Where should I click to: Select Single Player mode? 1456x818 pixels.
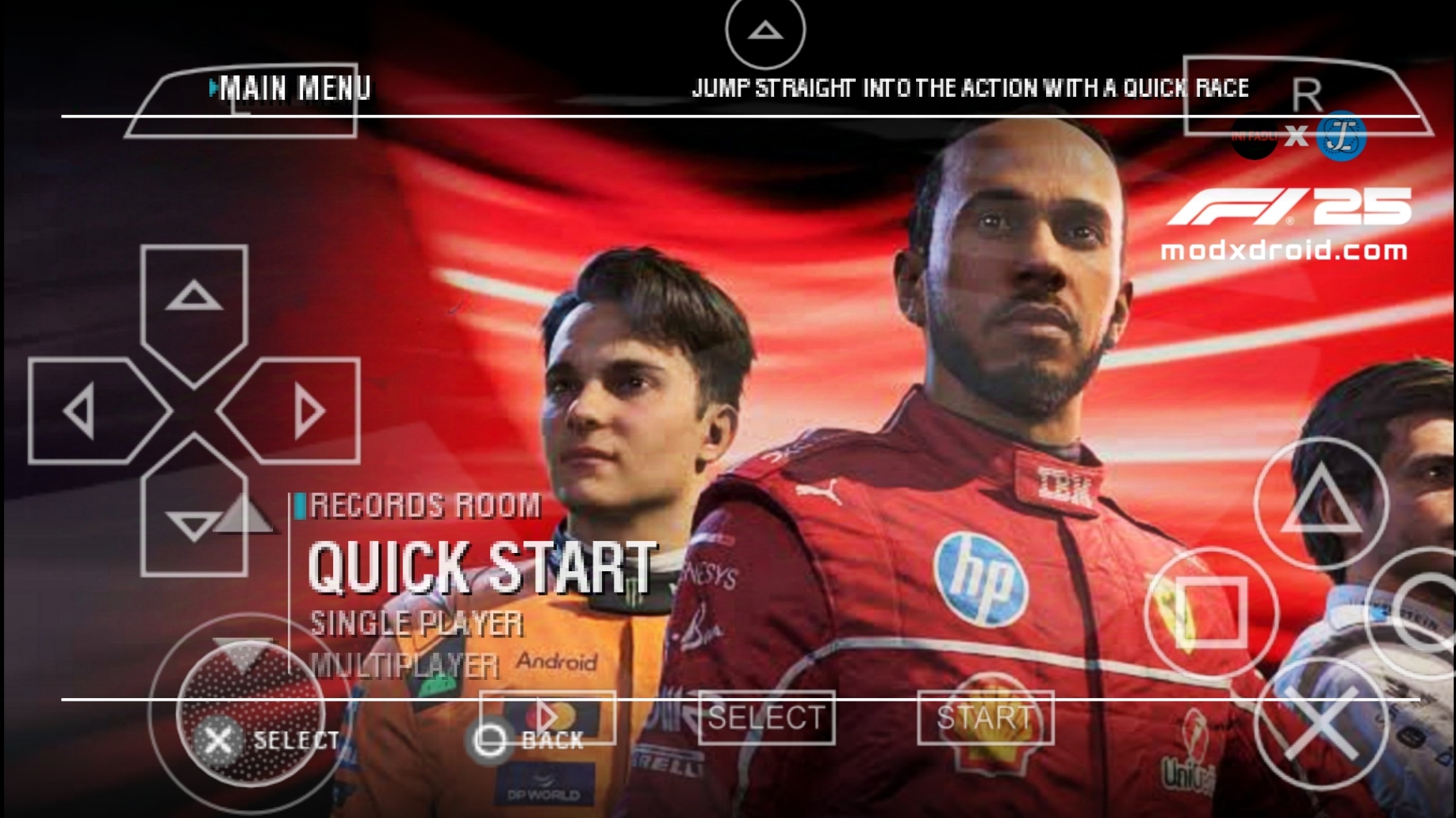click(416, 624)
